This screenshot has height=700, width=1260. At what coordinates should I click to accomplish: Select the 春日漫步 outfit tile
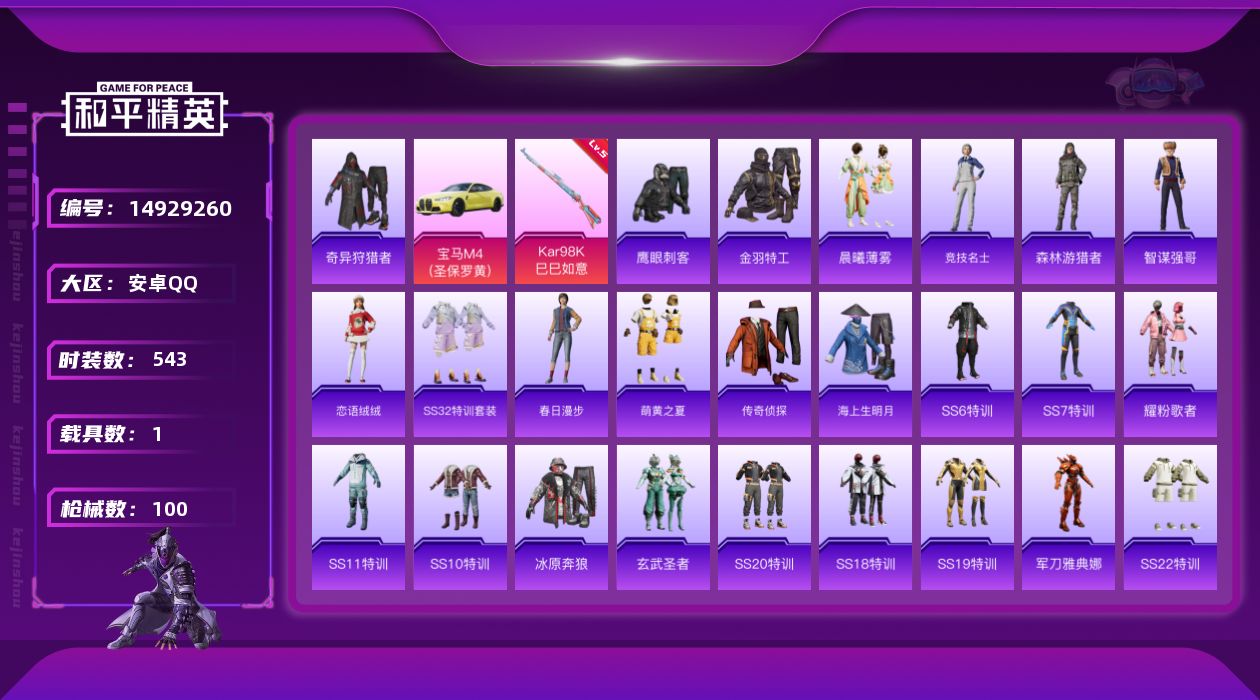coord(561,363)
